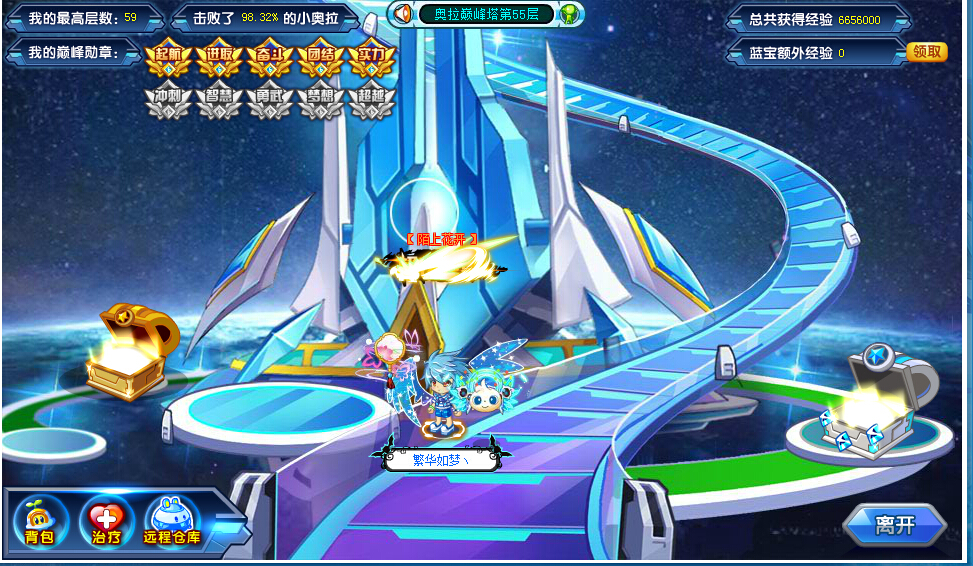Select the gold 团结 medal
Screen dimensions: 973x566
tap(321, 59)
